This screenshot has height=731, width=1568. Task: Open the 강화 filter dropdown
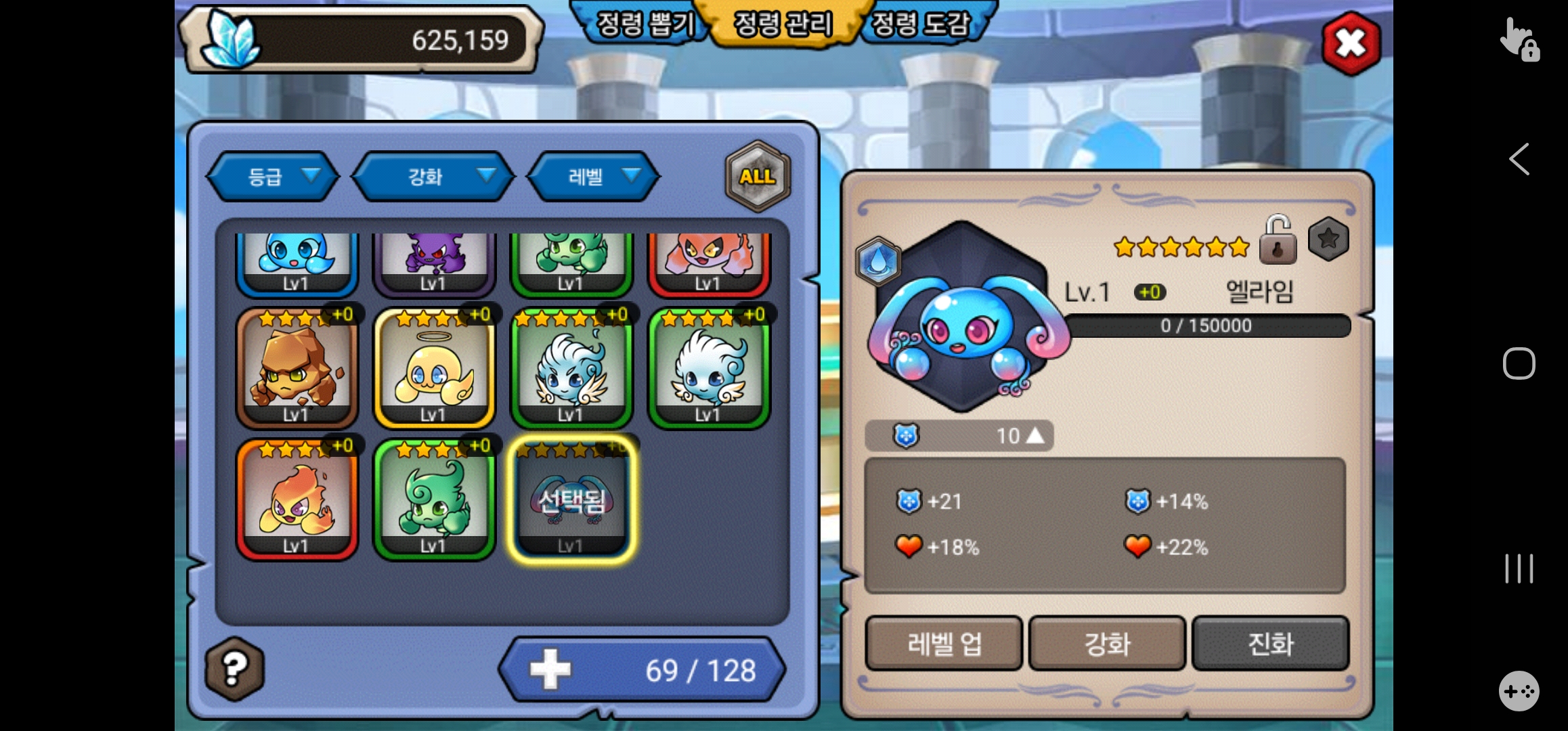(x=434, y=177)
